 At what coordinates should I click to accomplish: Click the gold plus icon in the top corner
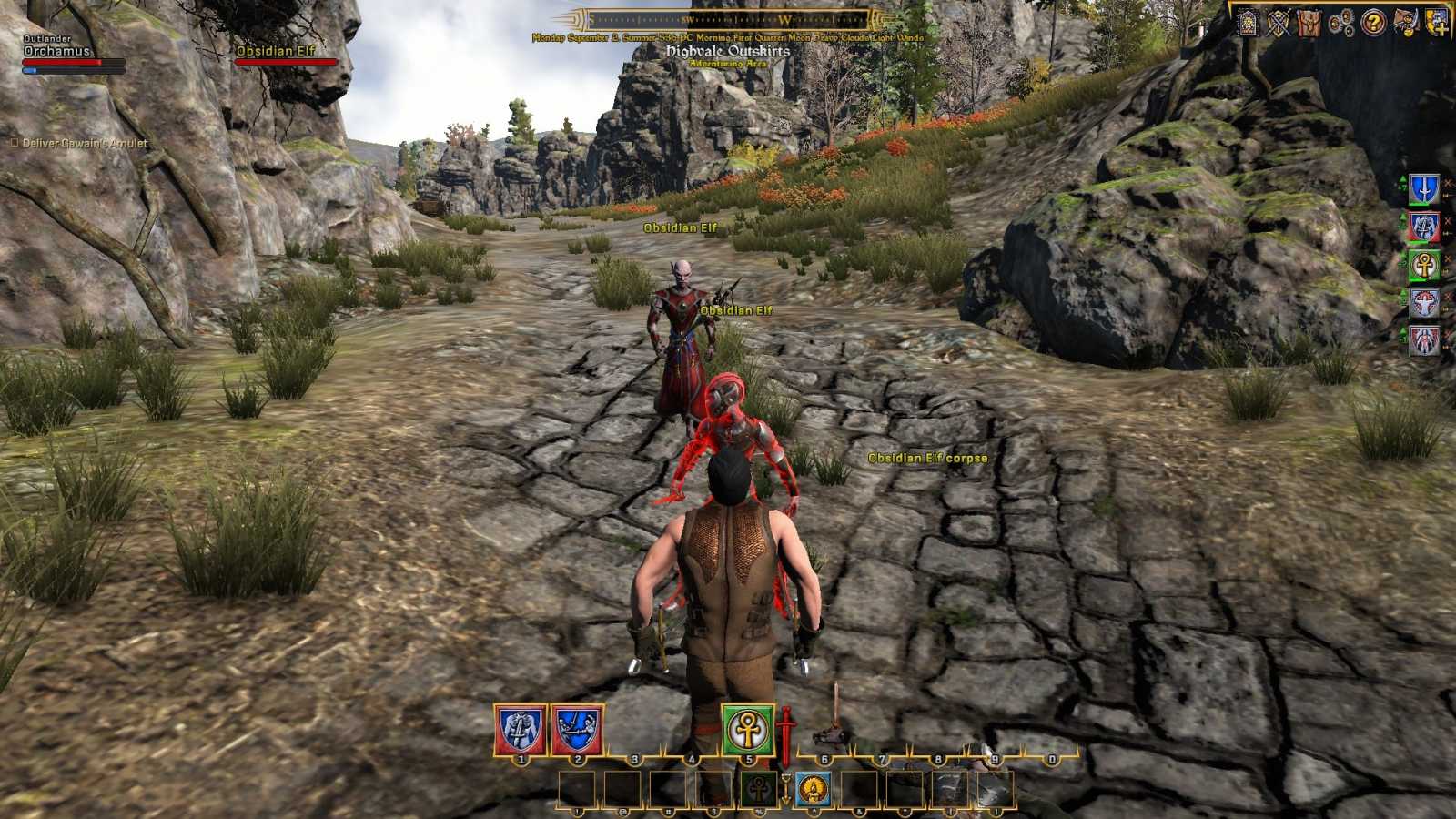click(x=1437, y=23)
